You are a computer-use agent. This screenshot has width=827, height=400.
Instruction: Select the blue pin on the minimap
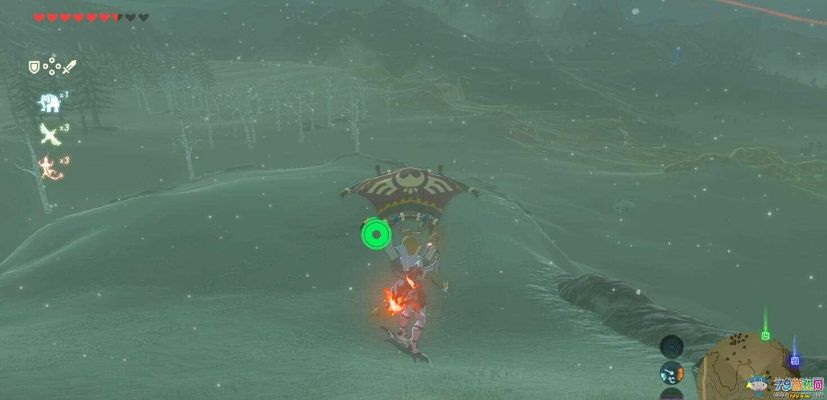[794, 359]
